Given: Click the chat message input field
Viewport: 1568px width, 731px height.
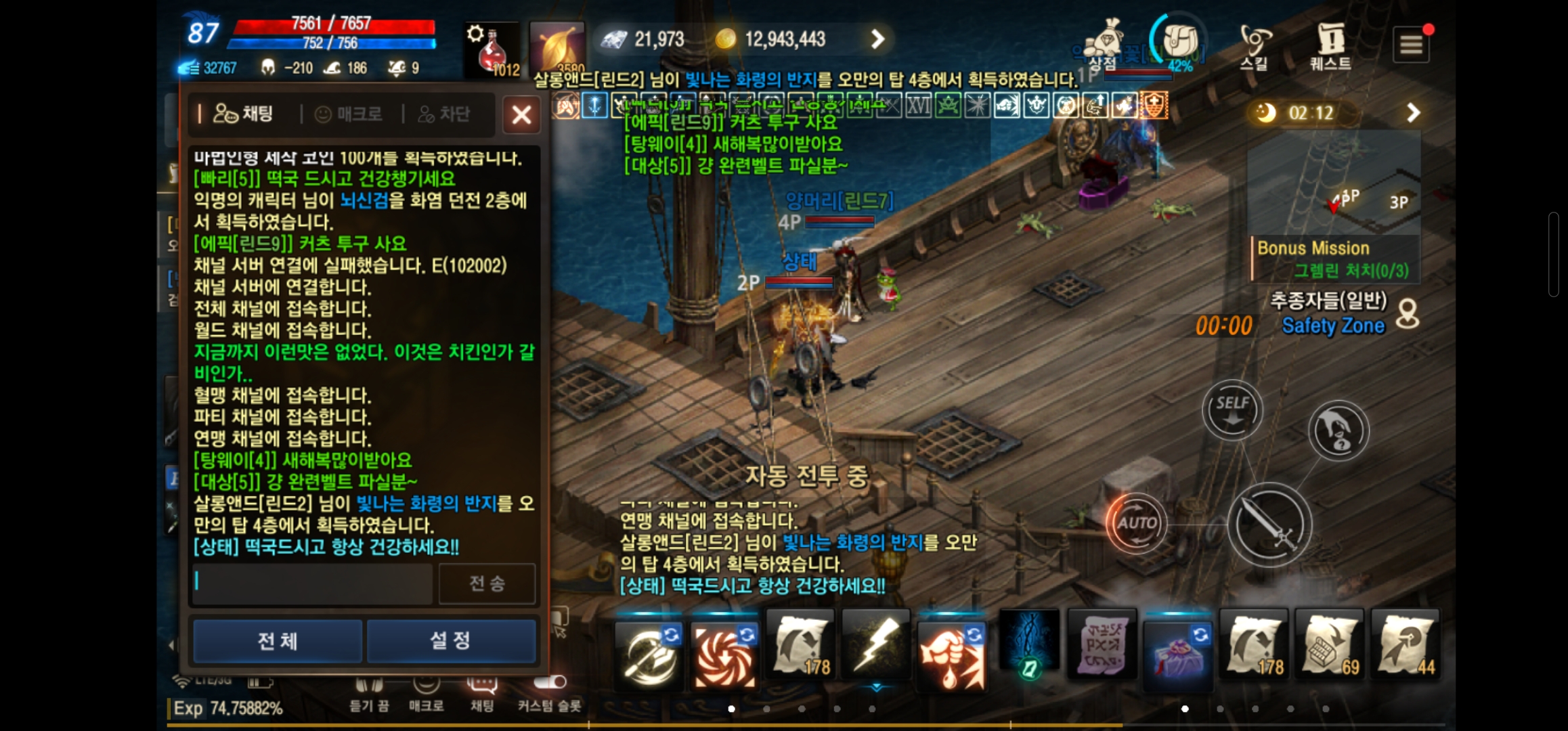Looking at the screenshot, I should pos(311,583).
